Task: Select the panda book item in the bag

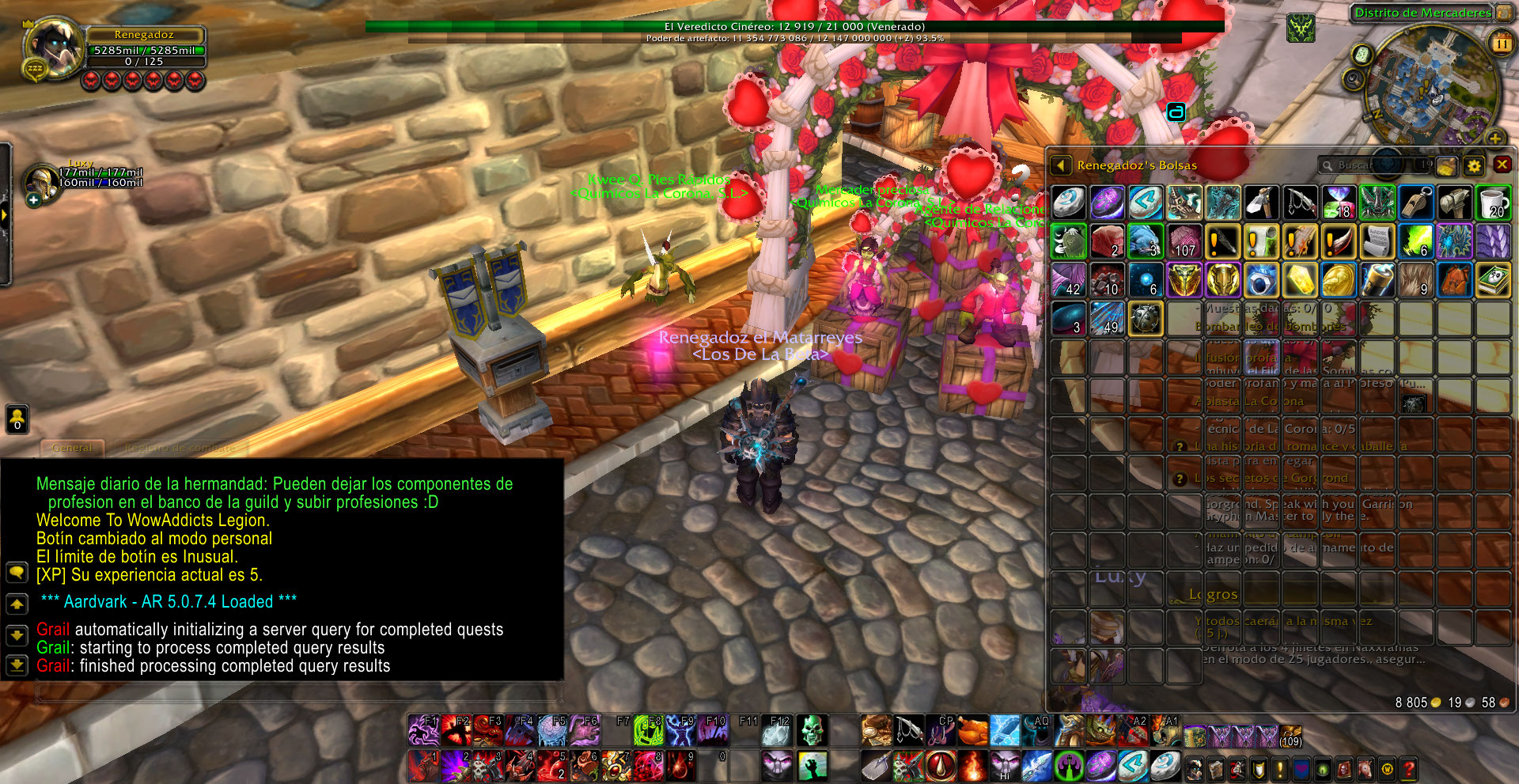Action: click(1493, 280)
